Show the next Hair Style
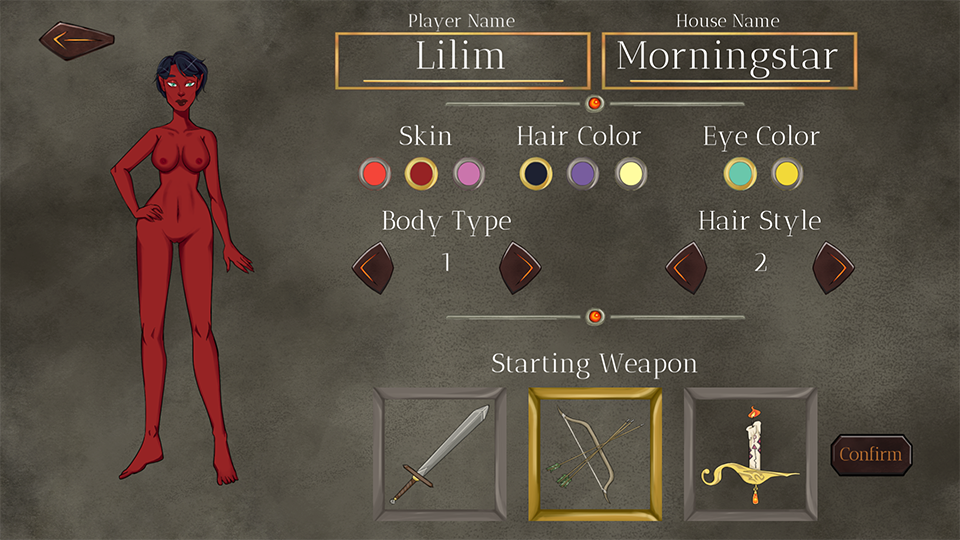The height and width of the screenshot is (540, 960). pyautogui.click(x=833, y=268)
